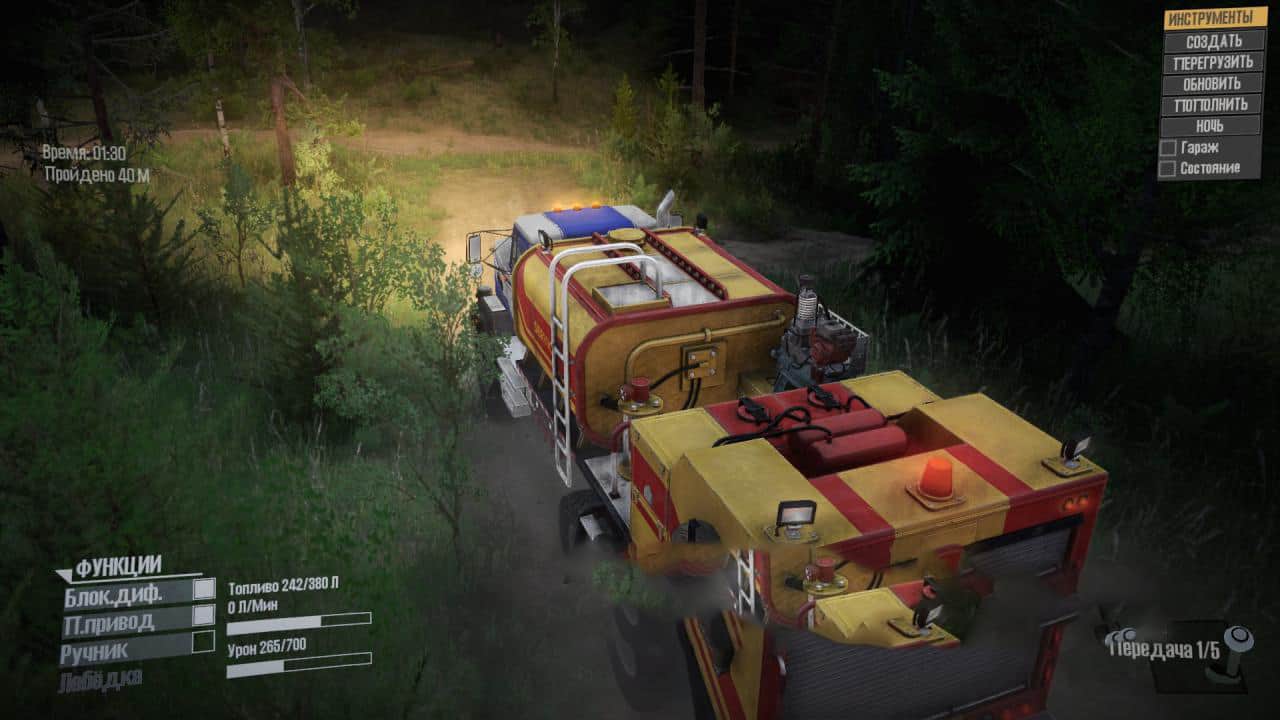
Task: Tick the Гараж checkbox
Action: pos(1167,148)
